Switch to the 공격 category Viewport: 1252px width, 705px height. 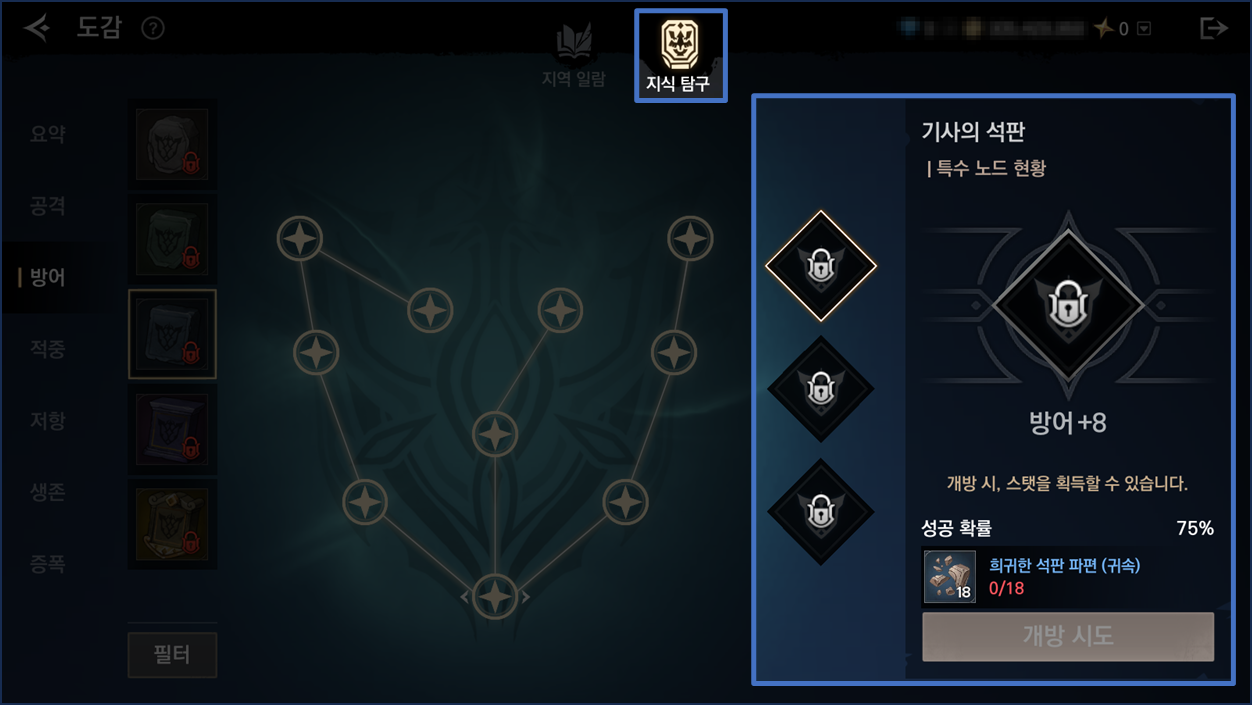[x=48, y=206]
